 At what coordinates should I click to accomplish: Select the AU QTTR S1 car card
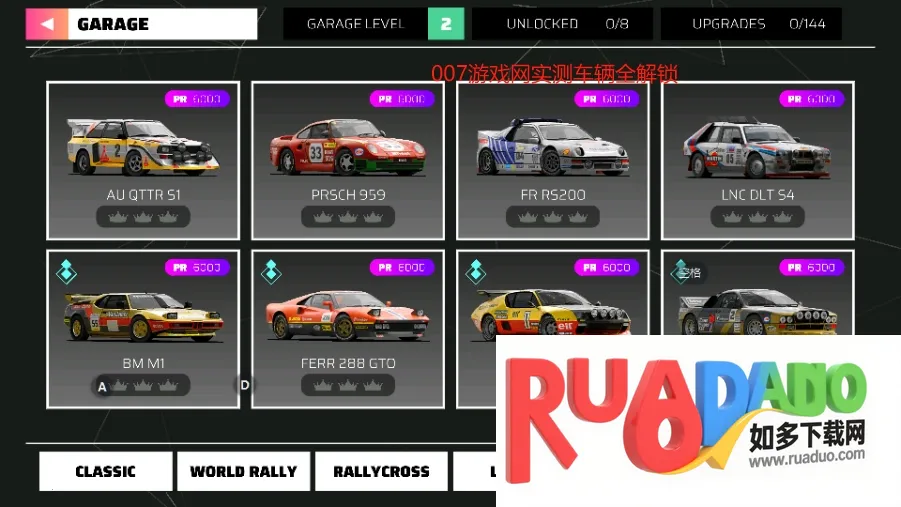pyautogui.click(x=143, y=160)
